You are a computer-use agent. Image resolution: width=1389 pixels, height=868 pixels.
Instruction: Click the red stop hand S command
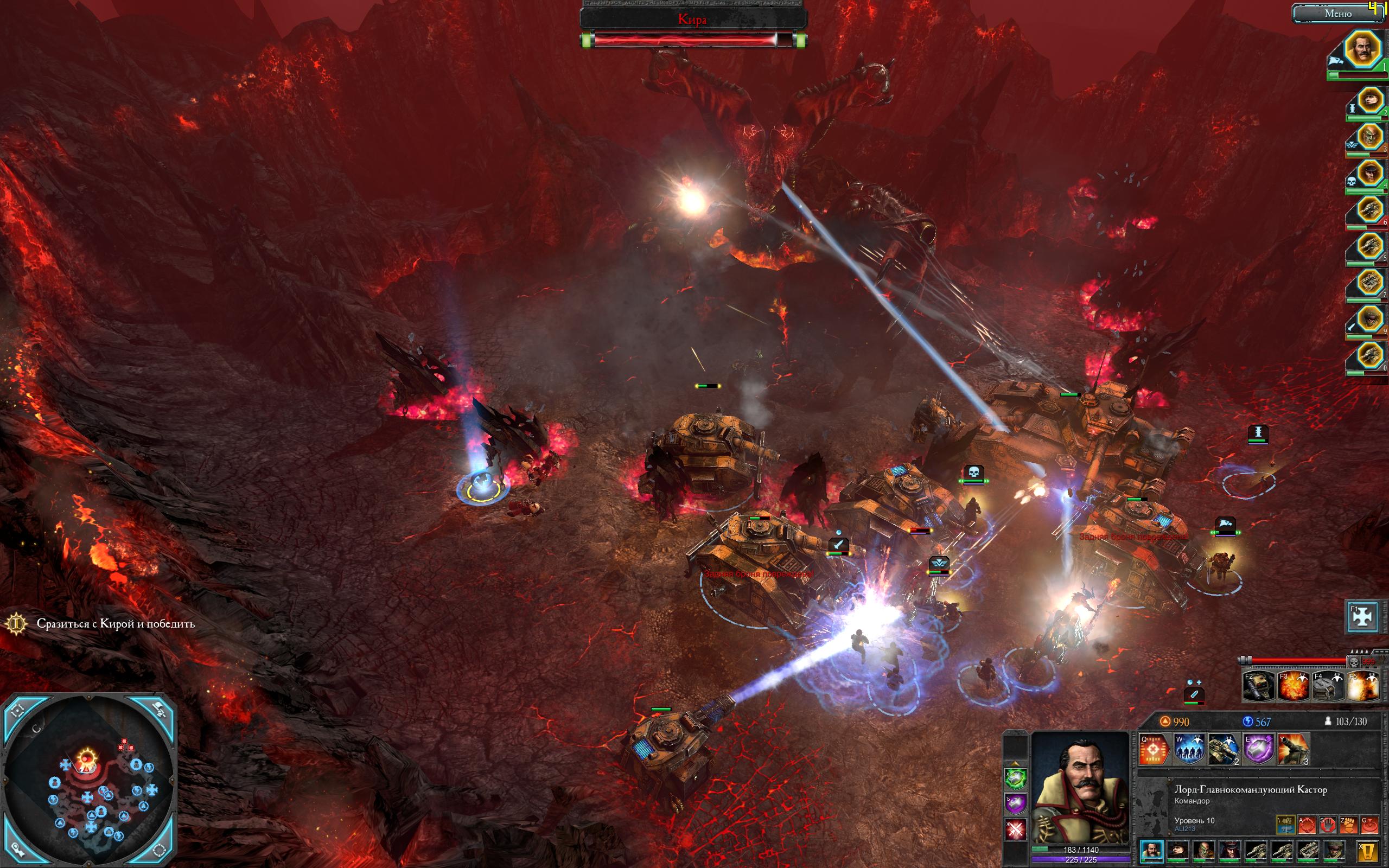[x=1328, y=825]
